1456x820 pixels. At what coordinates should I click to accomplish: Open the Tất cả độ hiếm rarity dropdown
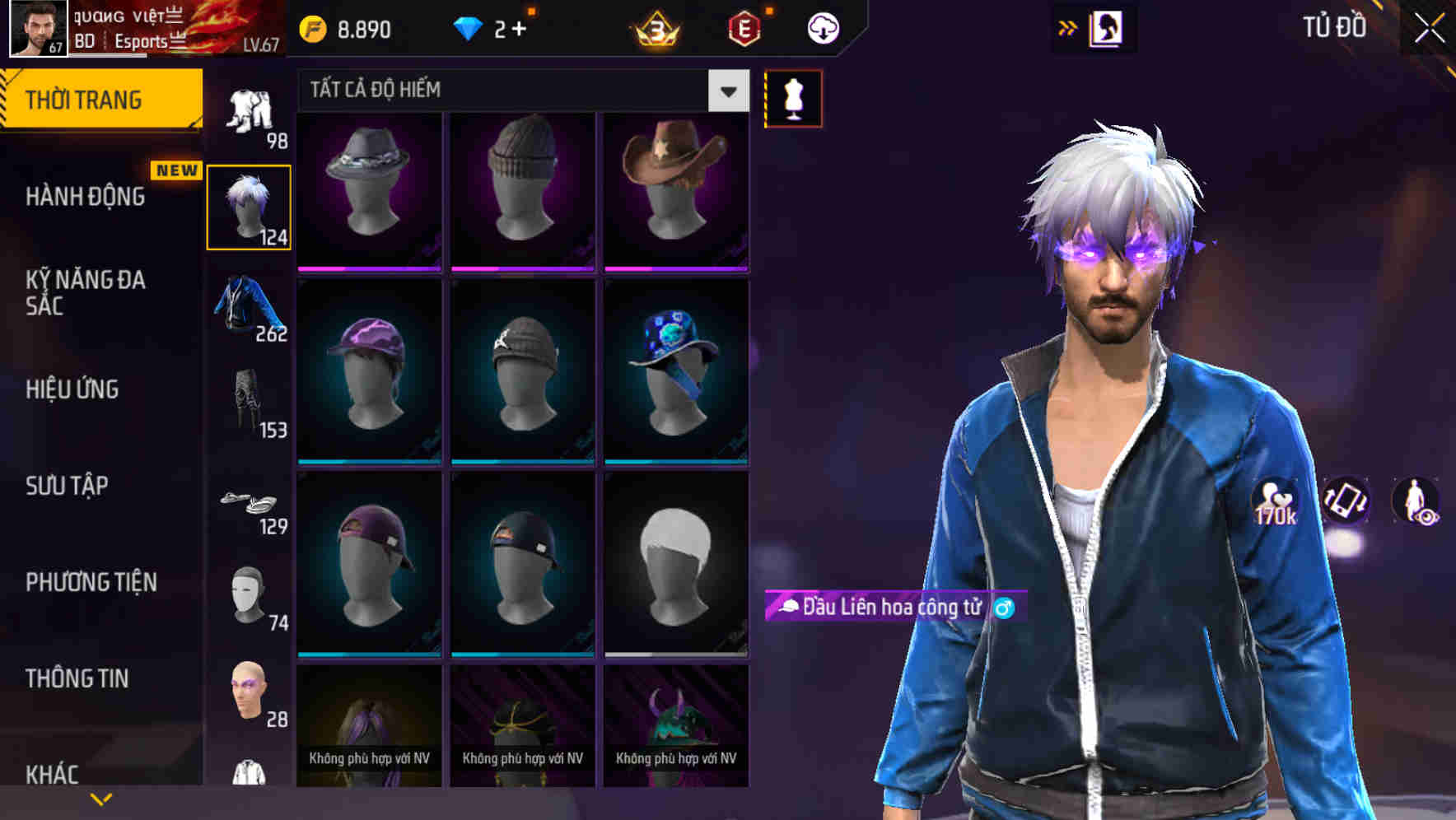point(519,90)
